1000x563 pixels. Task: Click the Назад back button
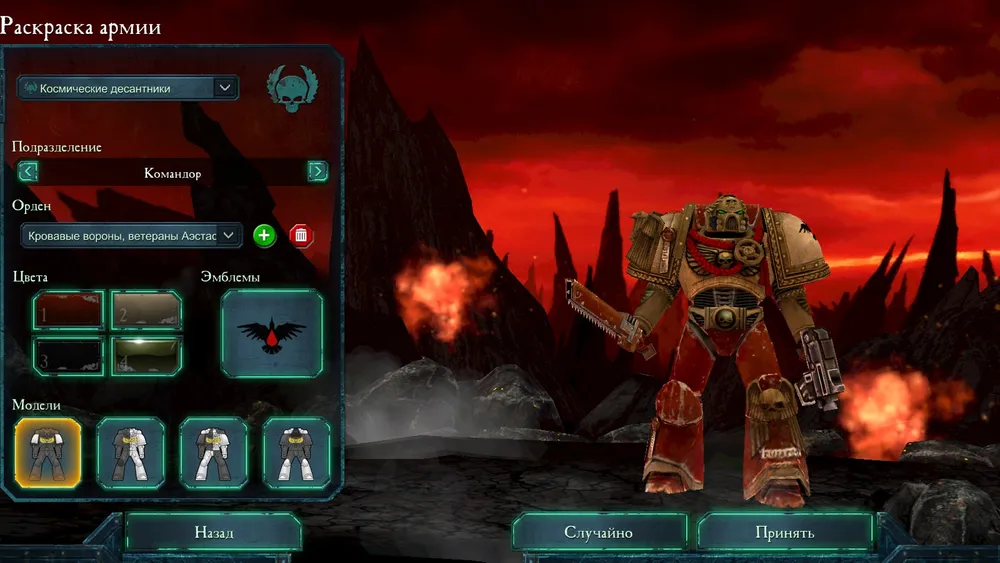(x=213, y=533)
